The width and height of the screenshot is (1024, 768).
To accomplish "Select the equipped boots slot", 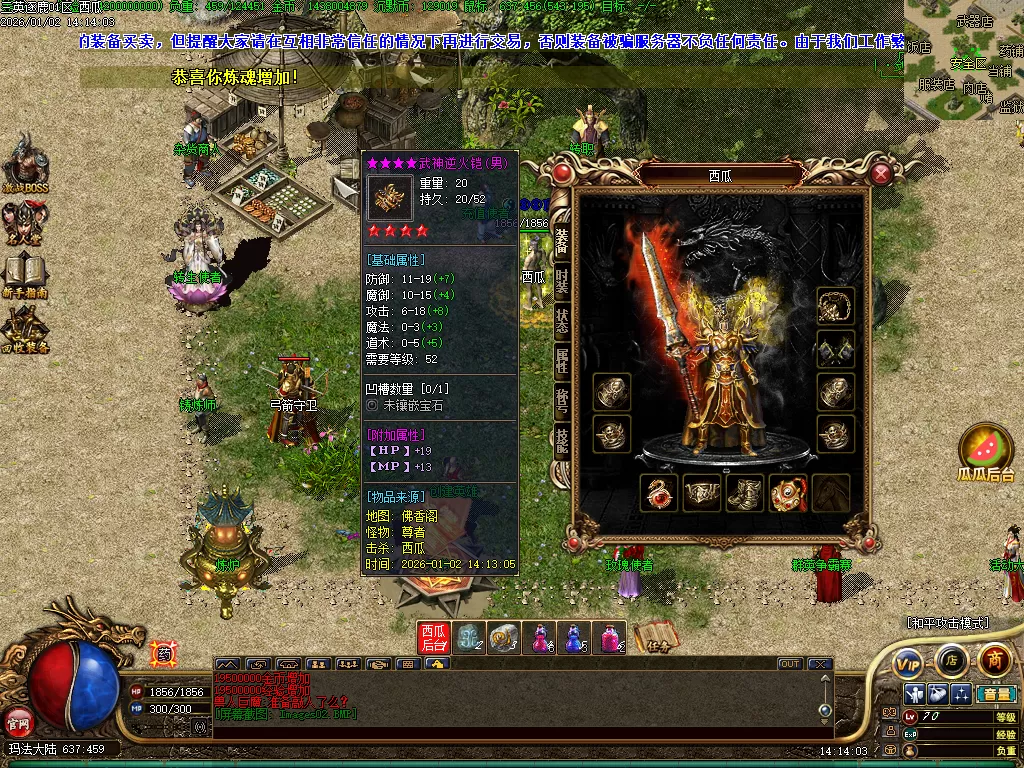I will click(745, 493).
